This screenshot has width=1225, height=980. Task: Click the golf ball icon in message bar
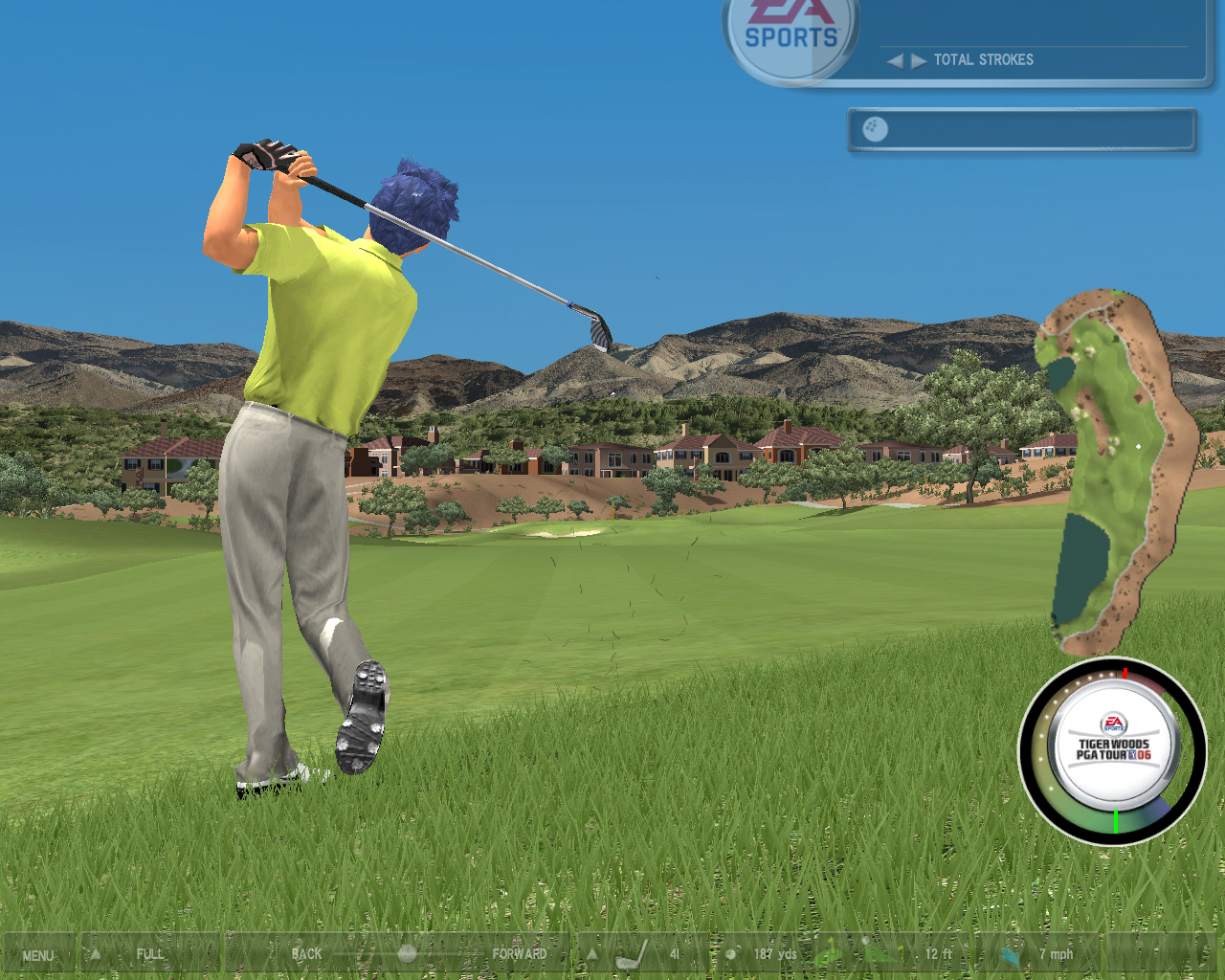point(875,129)
